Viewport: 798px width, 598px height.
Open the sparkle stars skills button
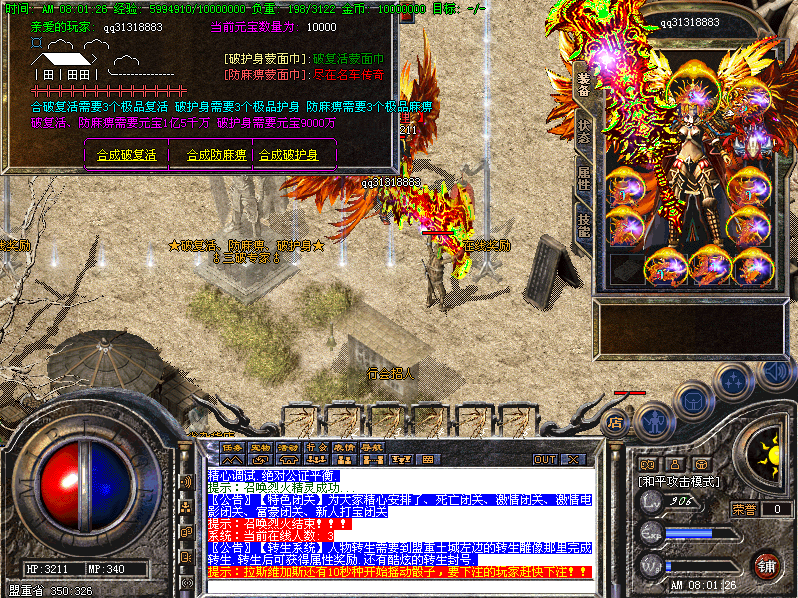[735, 381]
